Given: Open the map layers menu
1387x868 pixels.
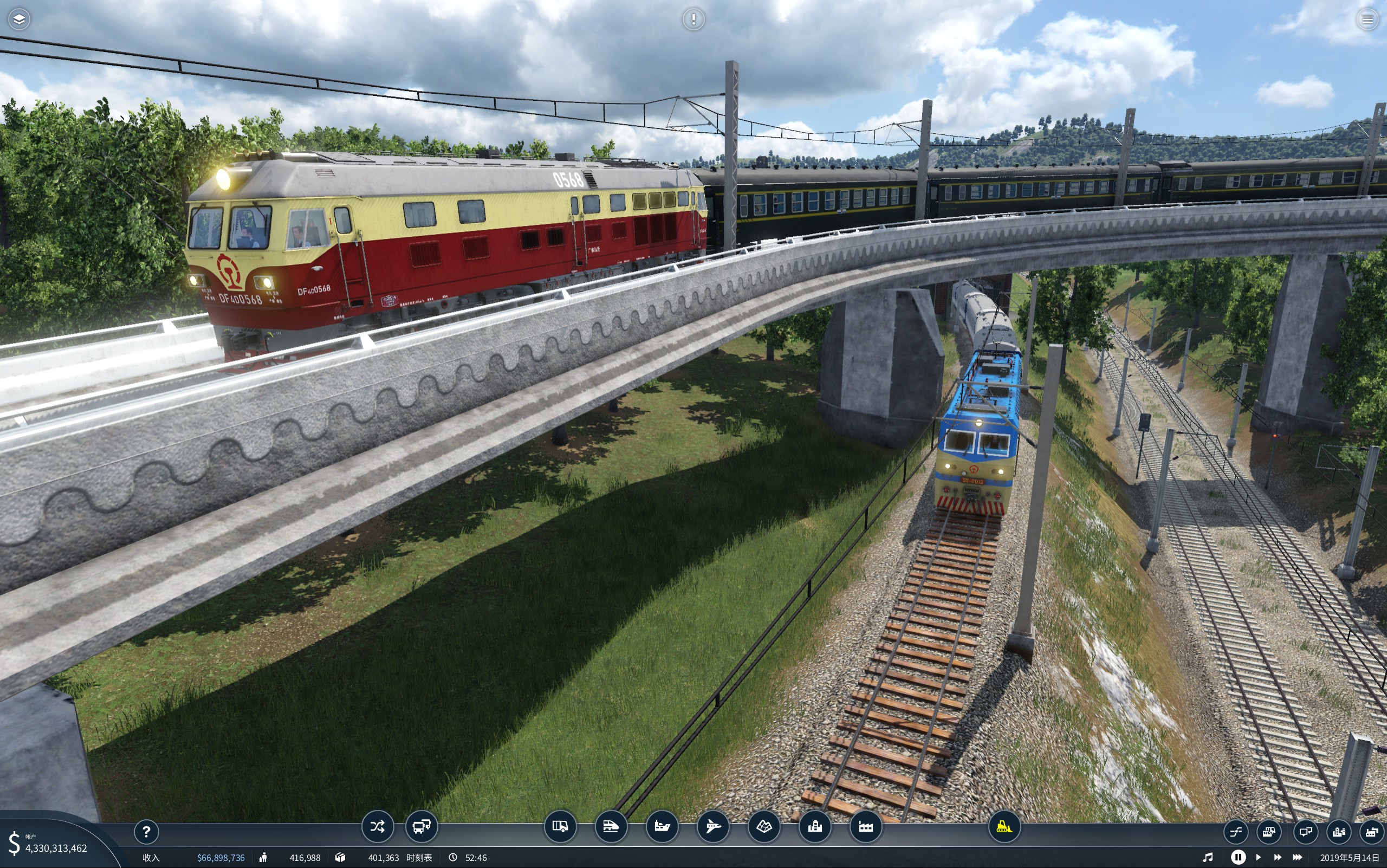Looking at the screenshot, I should tap(19, 19).
